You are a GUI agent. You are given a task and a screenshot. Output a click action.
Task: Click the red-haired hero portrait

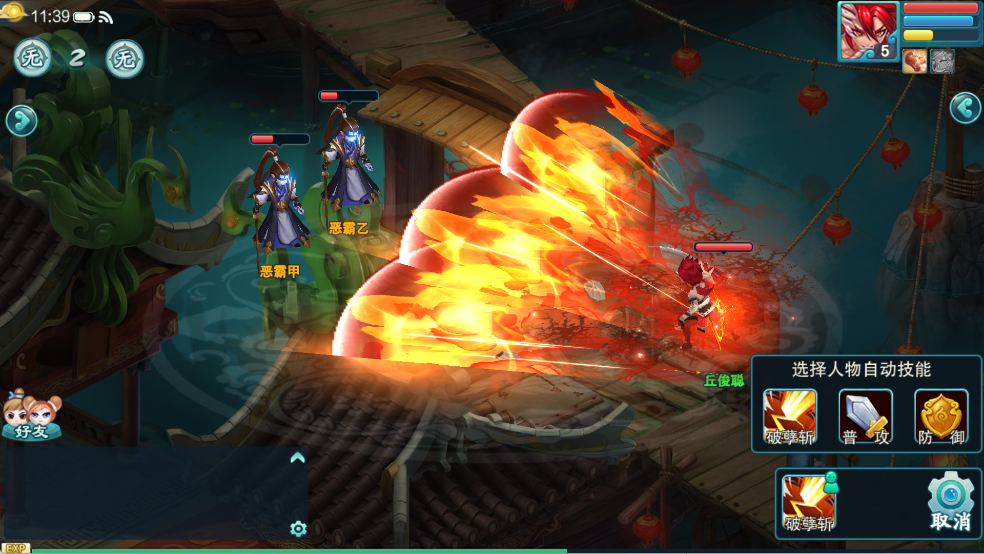coord(868,31)
